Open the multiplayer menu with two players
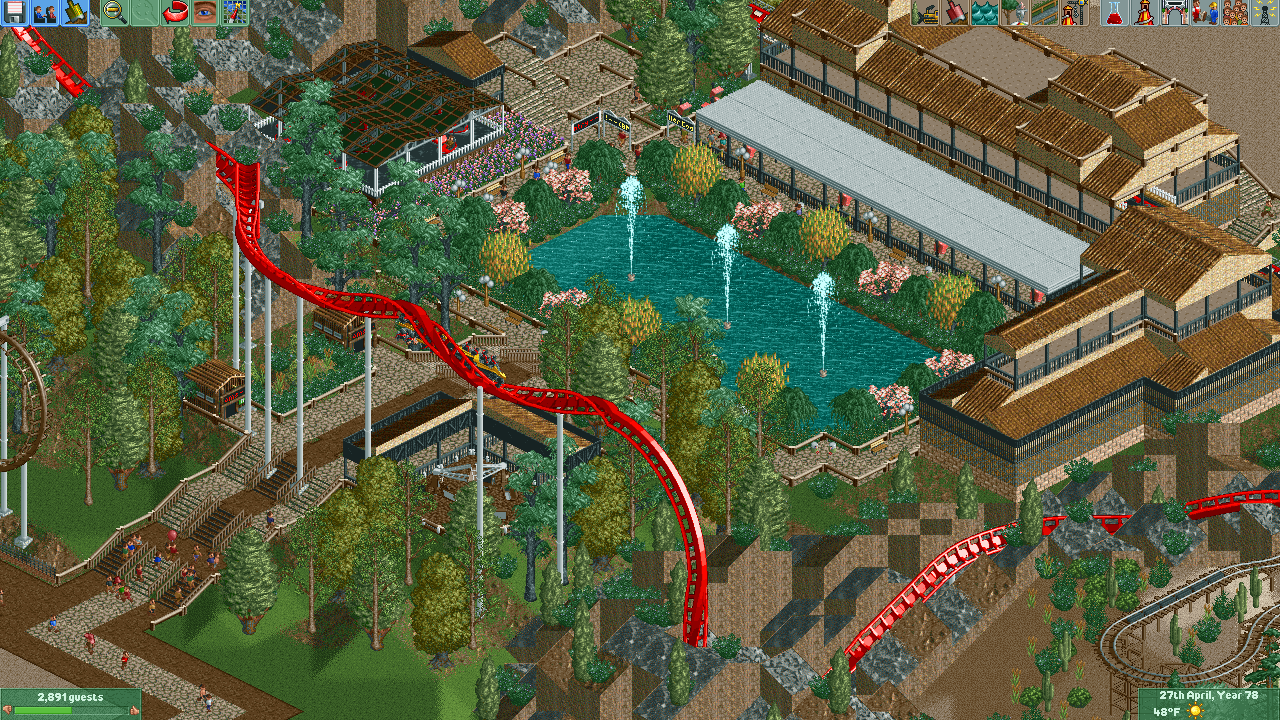 coord(45,12)
